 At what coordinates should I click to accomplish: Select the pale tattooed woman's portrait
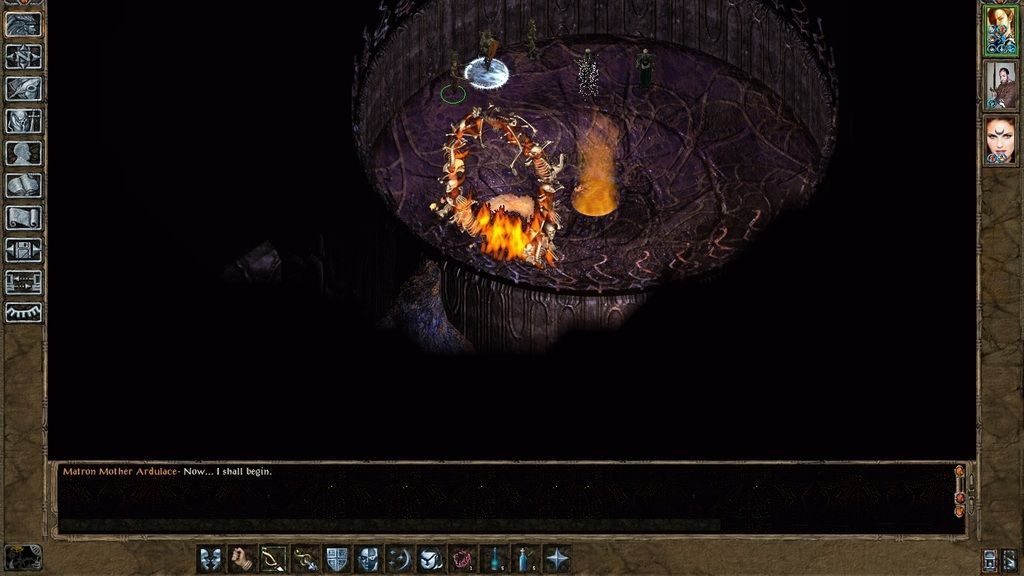[1000, 140]
